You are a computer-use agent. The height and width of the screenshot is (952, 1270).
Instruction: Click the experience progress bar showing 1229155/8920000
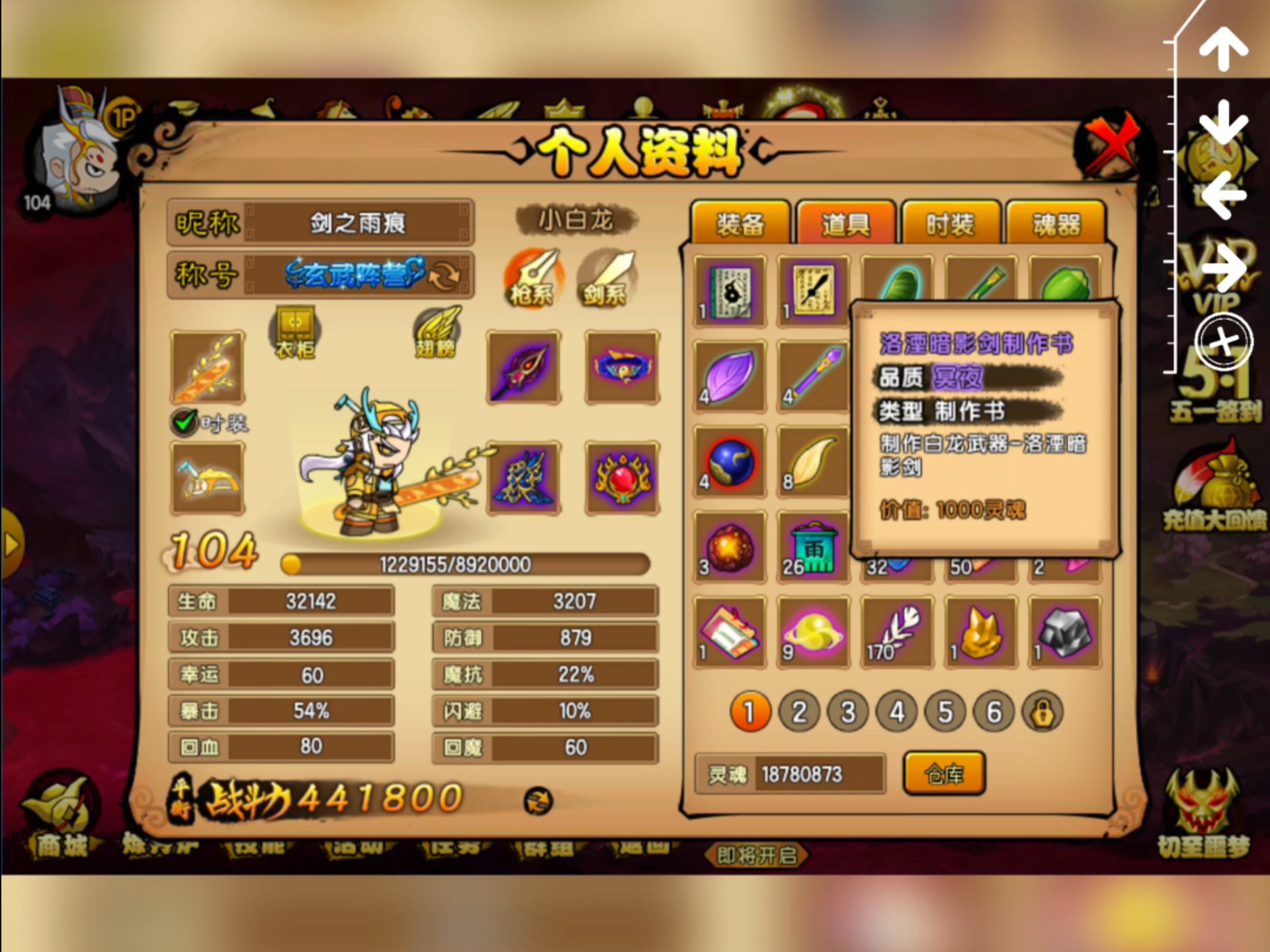[463, 563]
